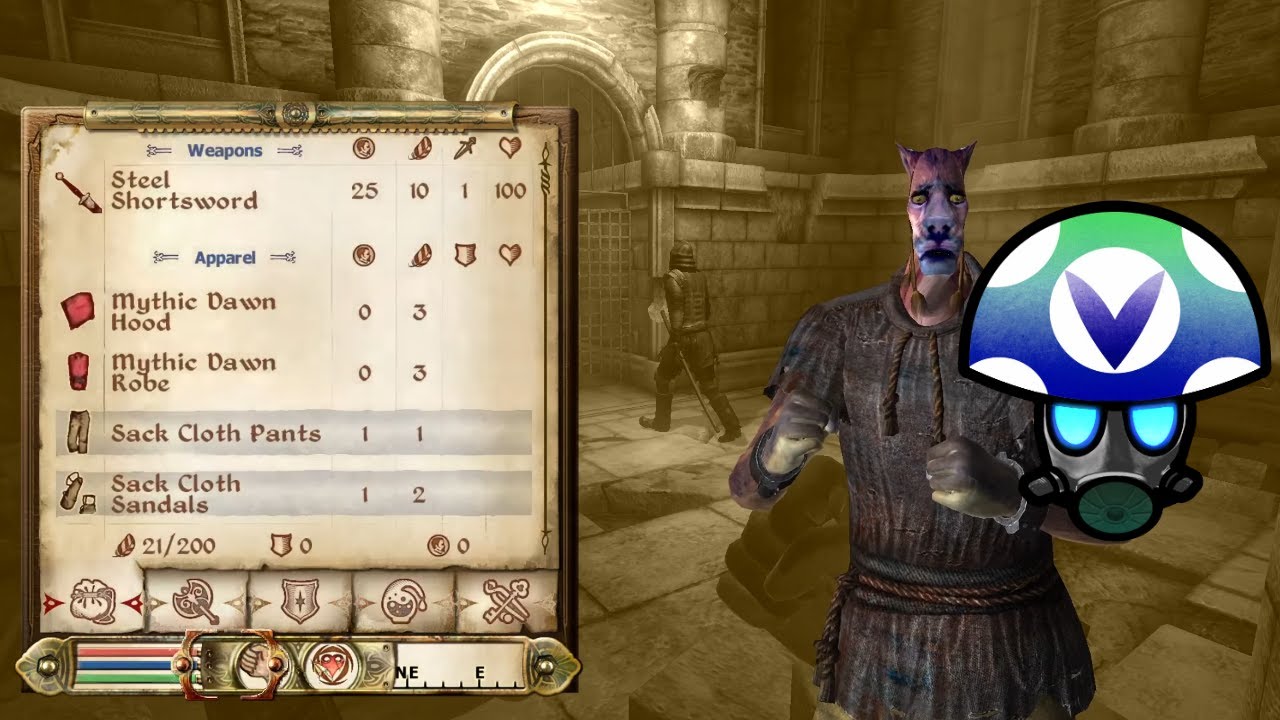Switch to the potion flask alchemy tab

pos(404,602)
